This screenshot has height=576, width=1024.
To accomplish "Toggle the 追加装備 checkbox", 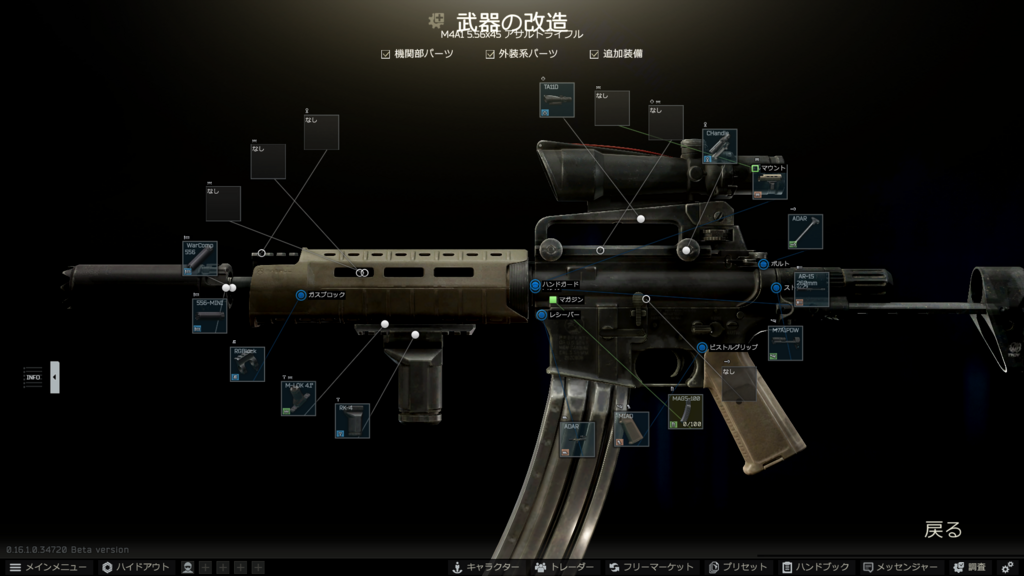I will click(595, 54).
